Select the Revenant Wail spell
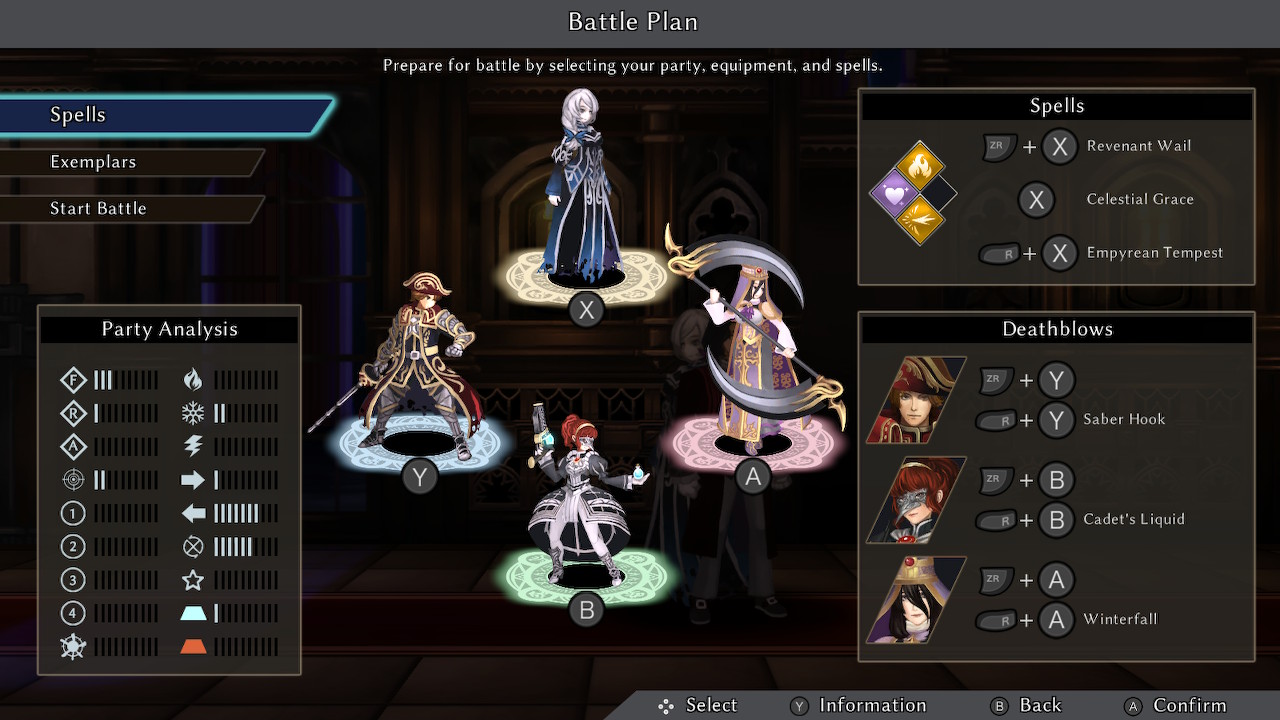The width and height of the screenshot is (1280, 720). tap(1138, 146)
